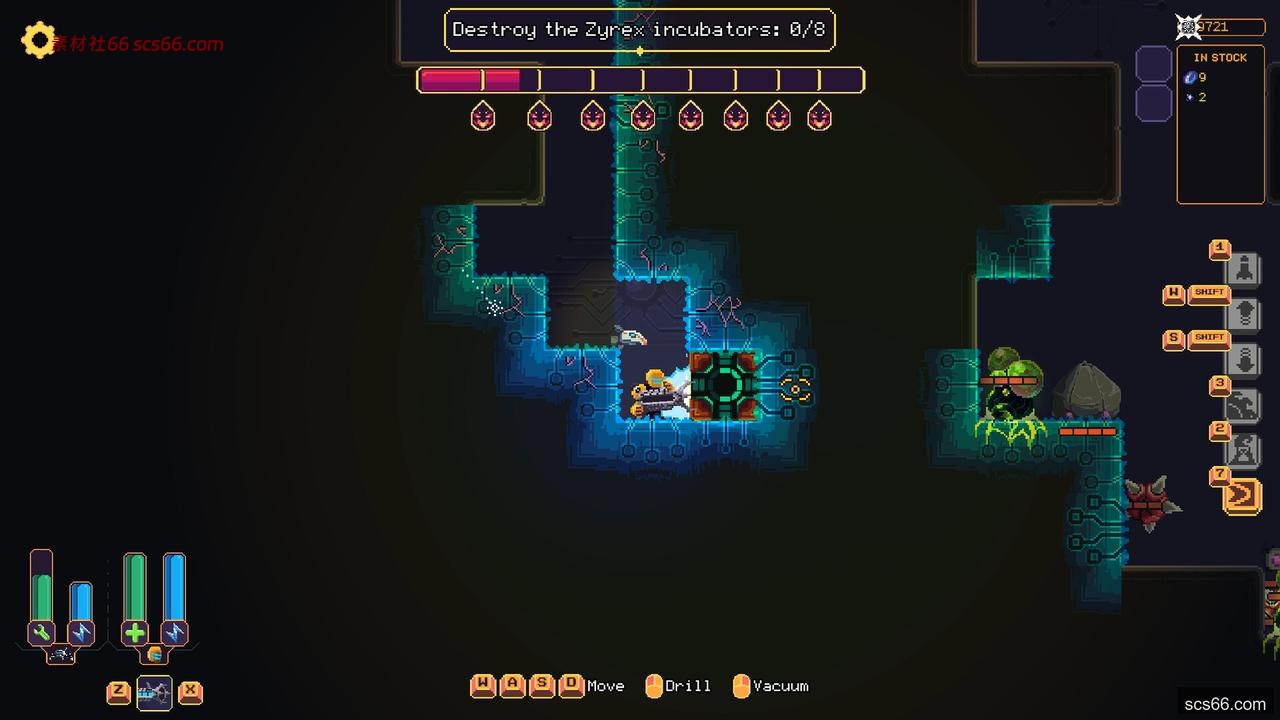The width and height of the screenshot is (1280, 720).
Task: Click the SHIFT key label next to W
Action: point(1210,292)
